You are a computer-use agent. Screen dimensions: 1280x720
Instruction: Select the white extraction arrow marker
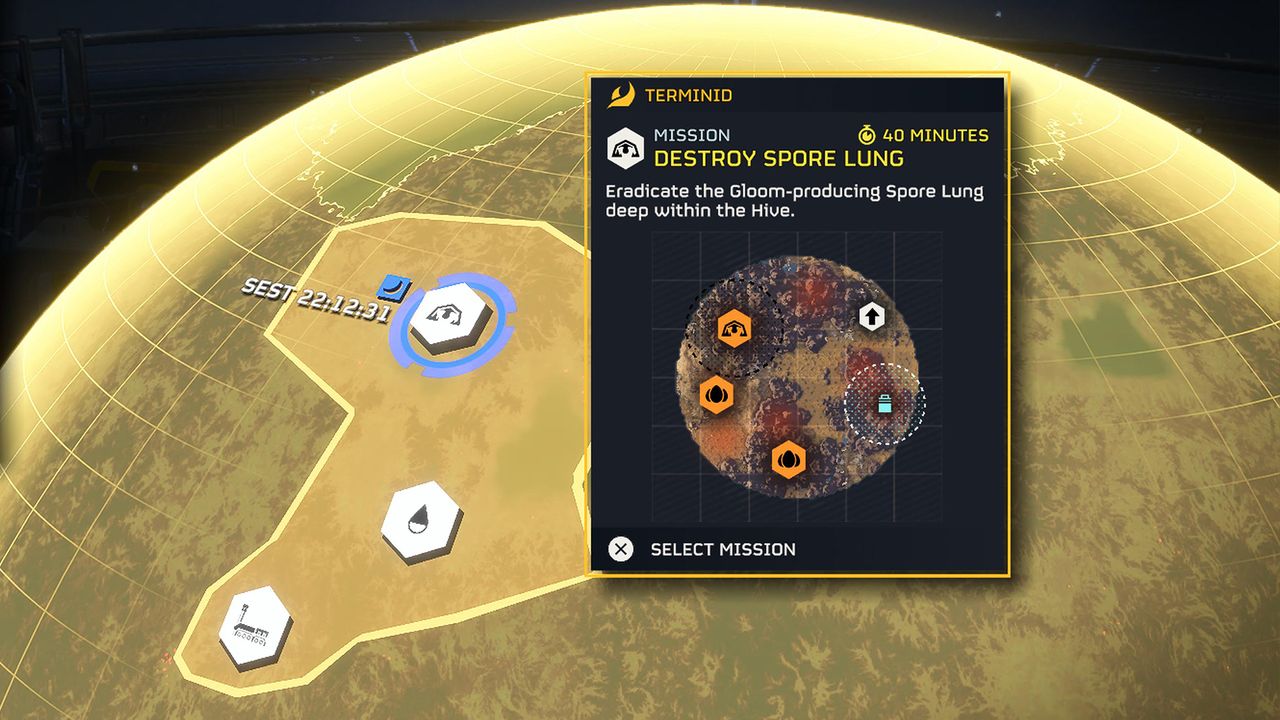pos(872,318)
